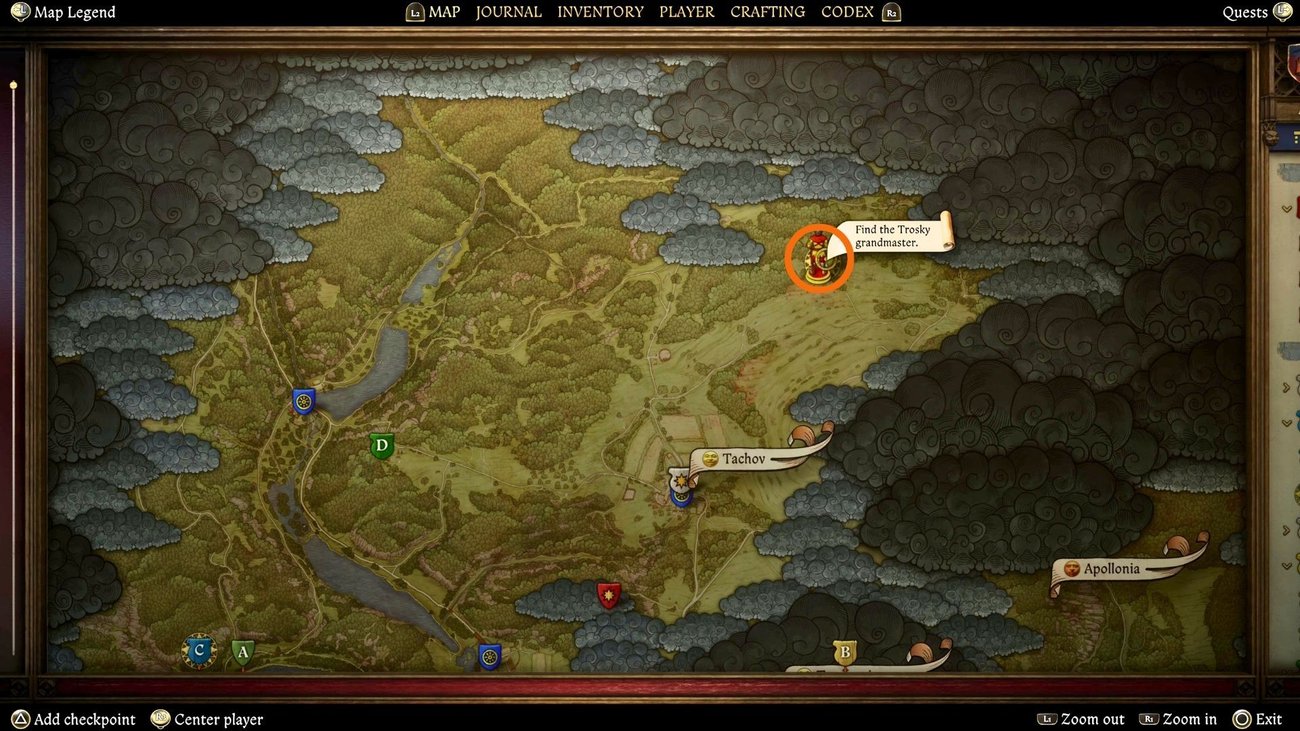Click the blue shield marker by the river

pos(303,399)
